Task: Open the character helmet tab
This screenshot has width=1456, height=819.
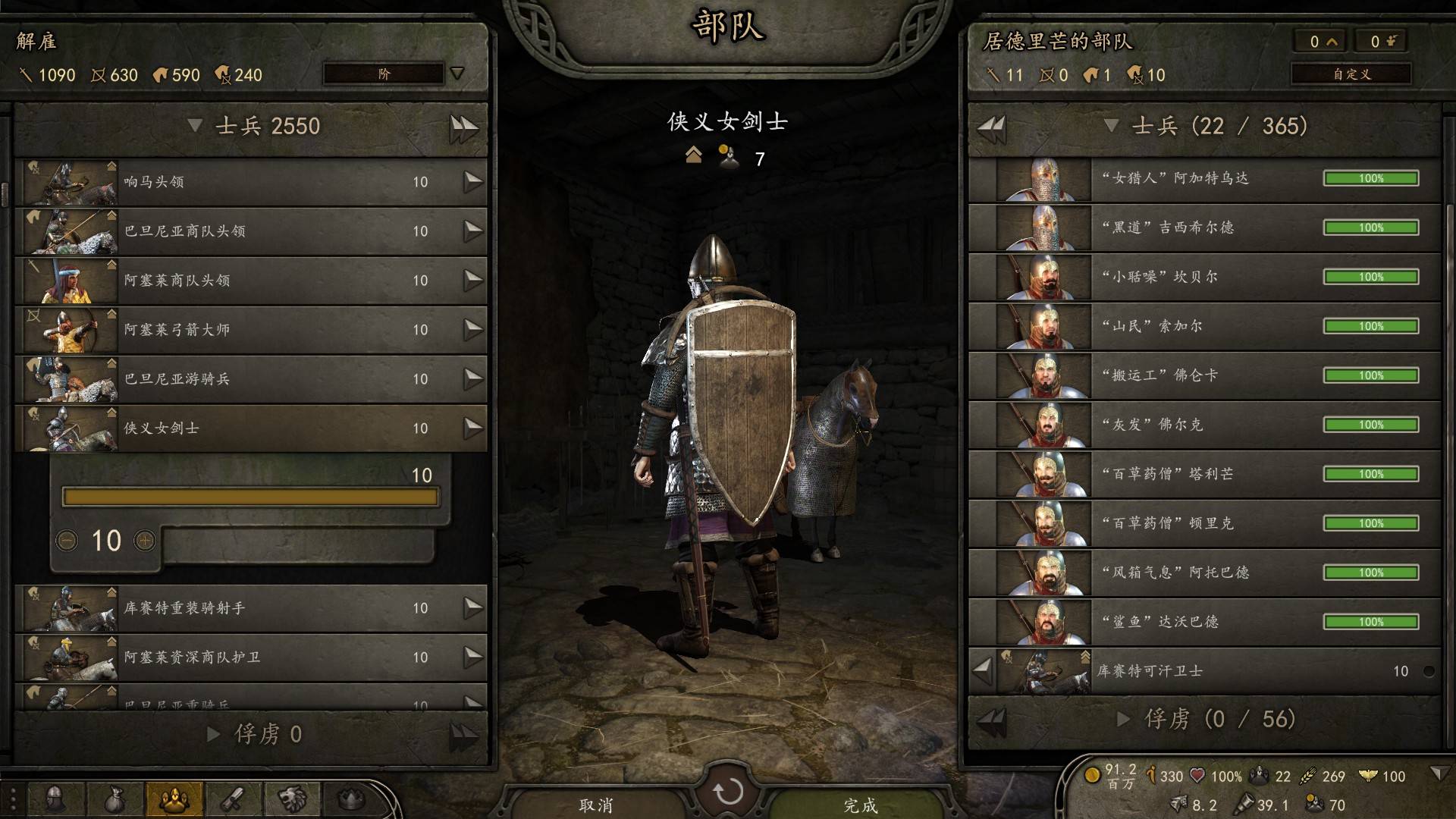Action: point(55,799)
